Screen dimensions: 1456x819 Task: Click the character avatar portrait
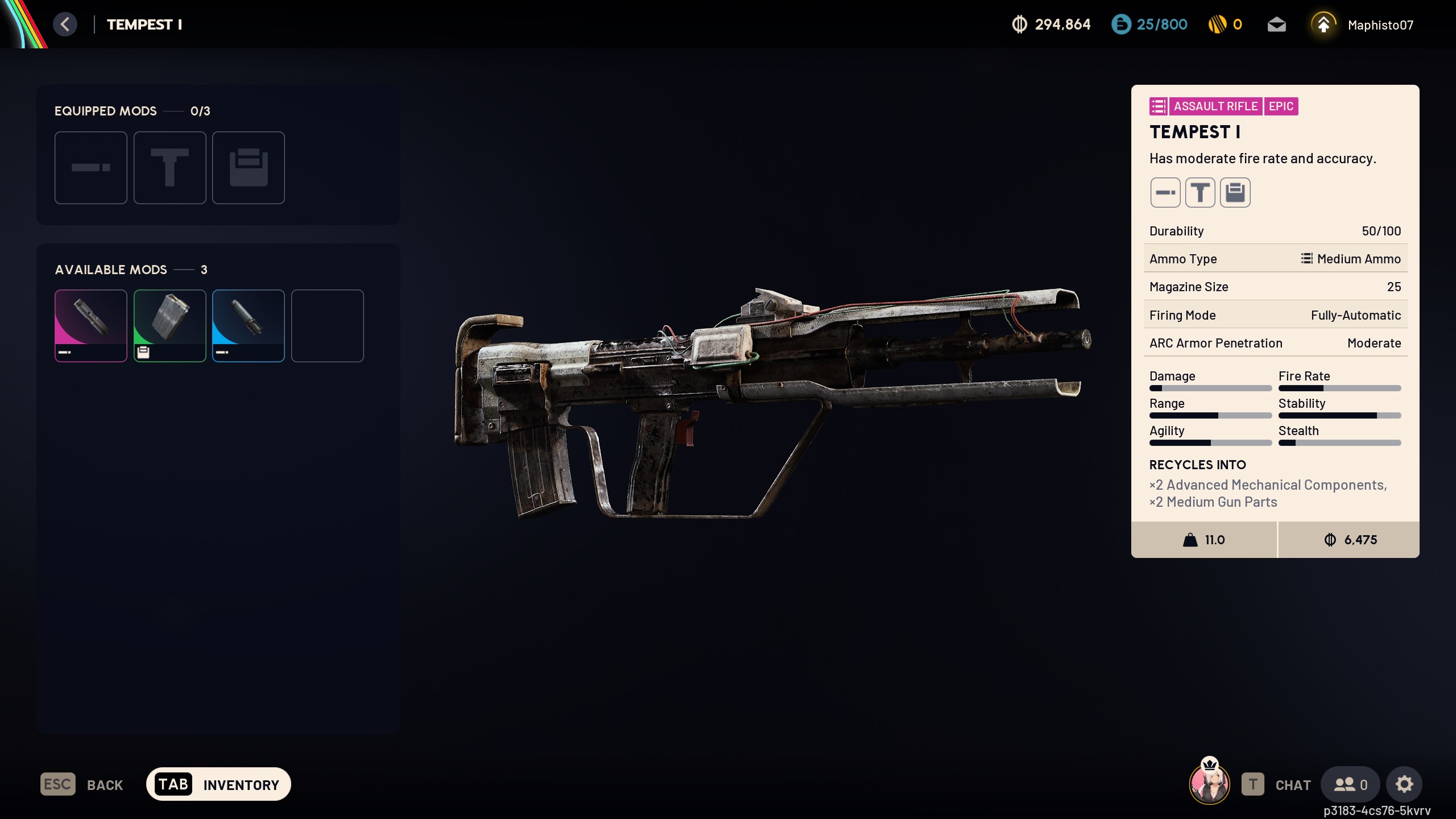tap(1209, 783)
